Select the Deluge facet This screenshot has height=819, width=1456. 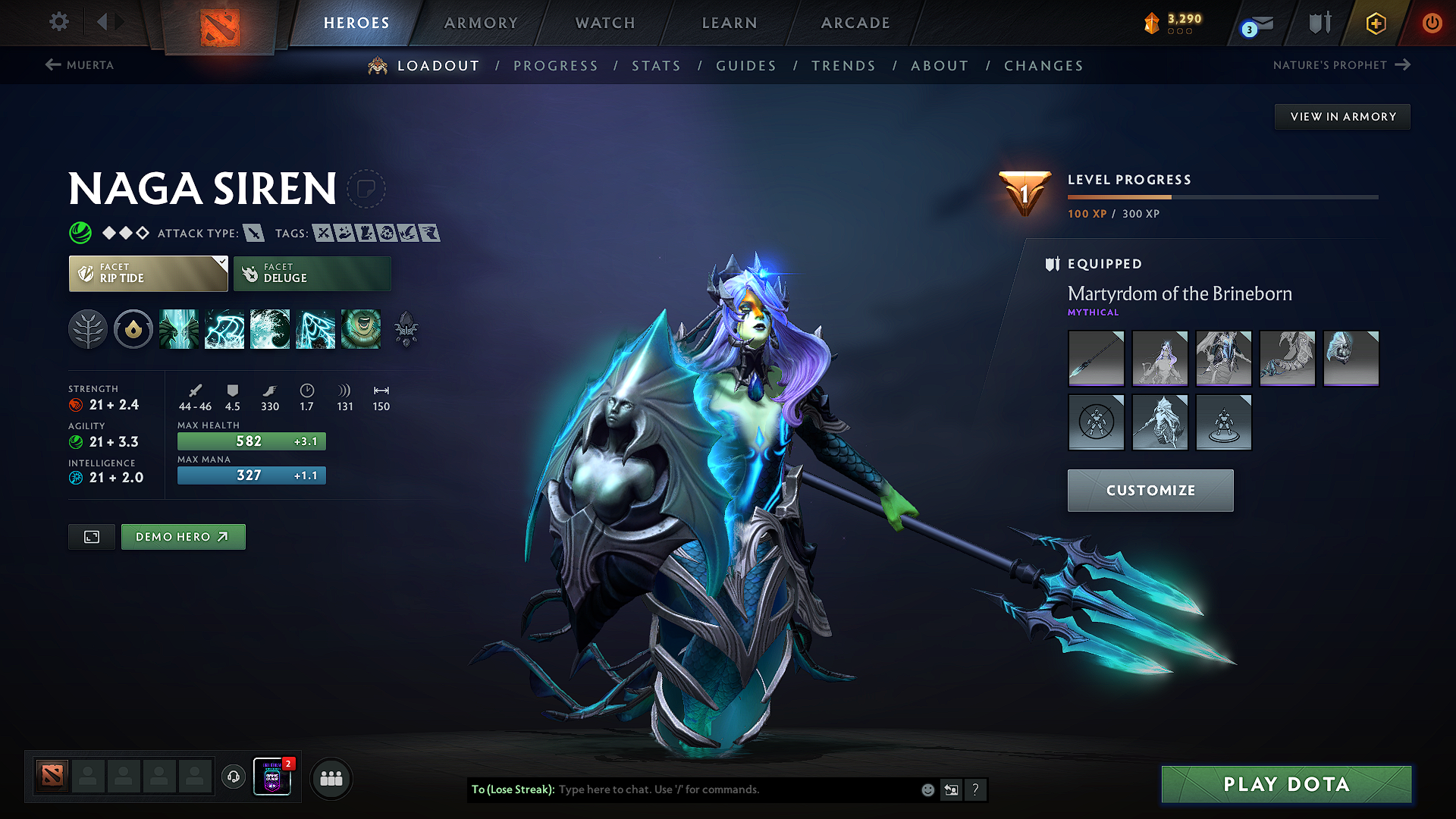(312, 273)
